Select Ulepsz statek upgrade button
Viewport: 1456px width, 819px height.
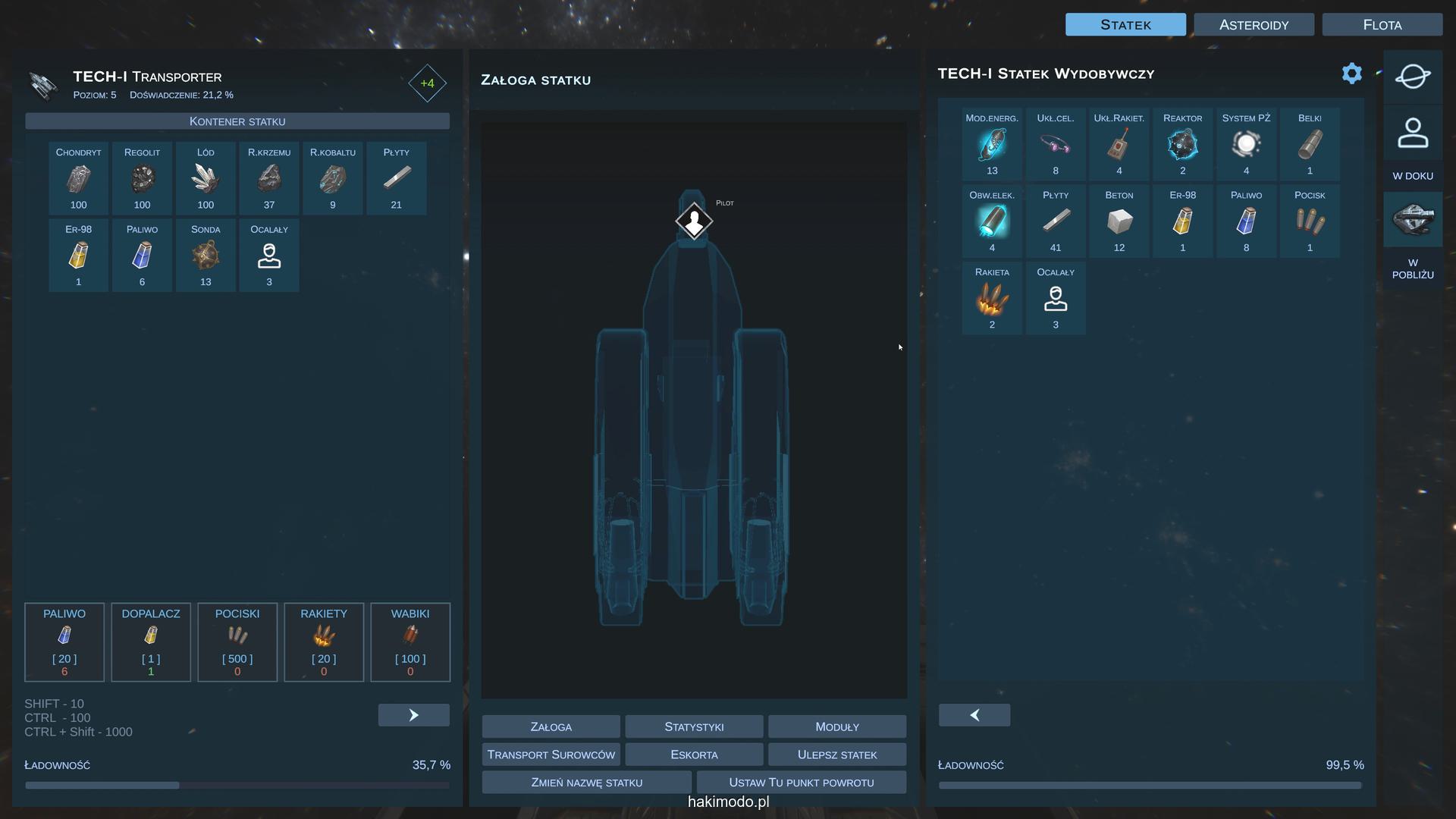pos(836,755)
